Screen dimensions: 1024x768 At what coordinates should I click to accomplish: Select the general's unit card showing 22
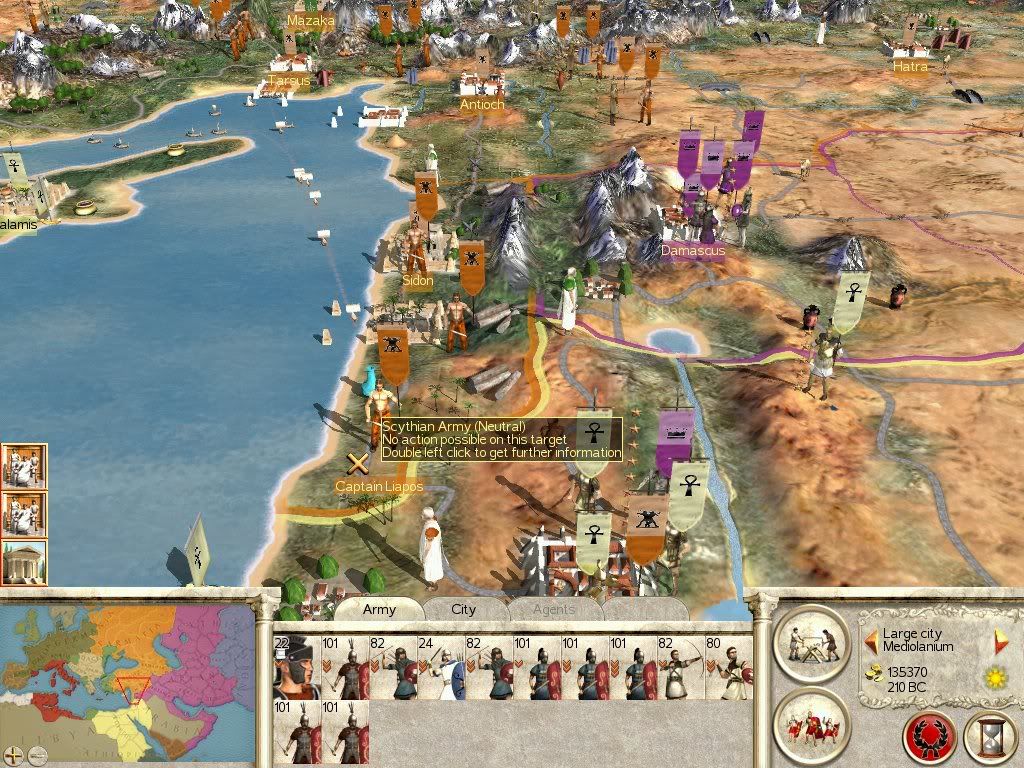[x=295, y=666]
